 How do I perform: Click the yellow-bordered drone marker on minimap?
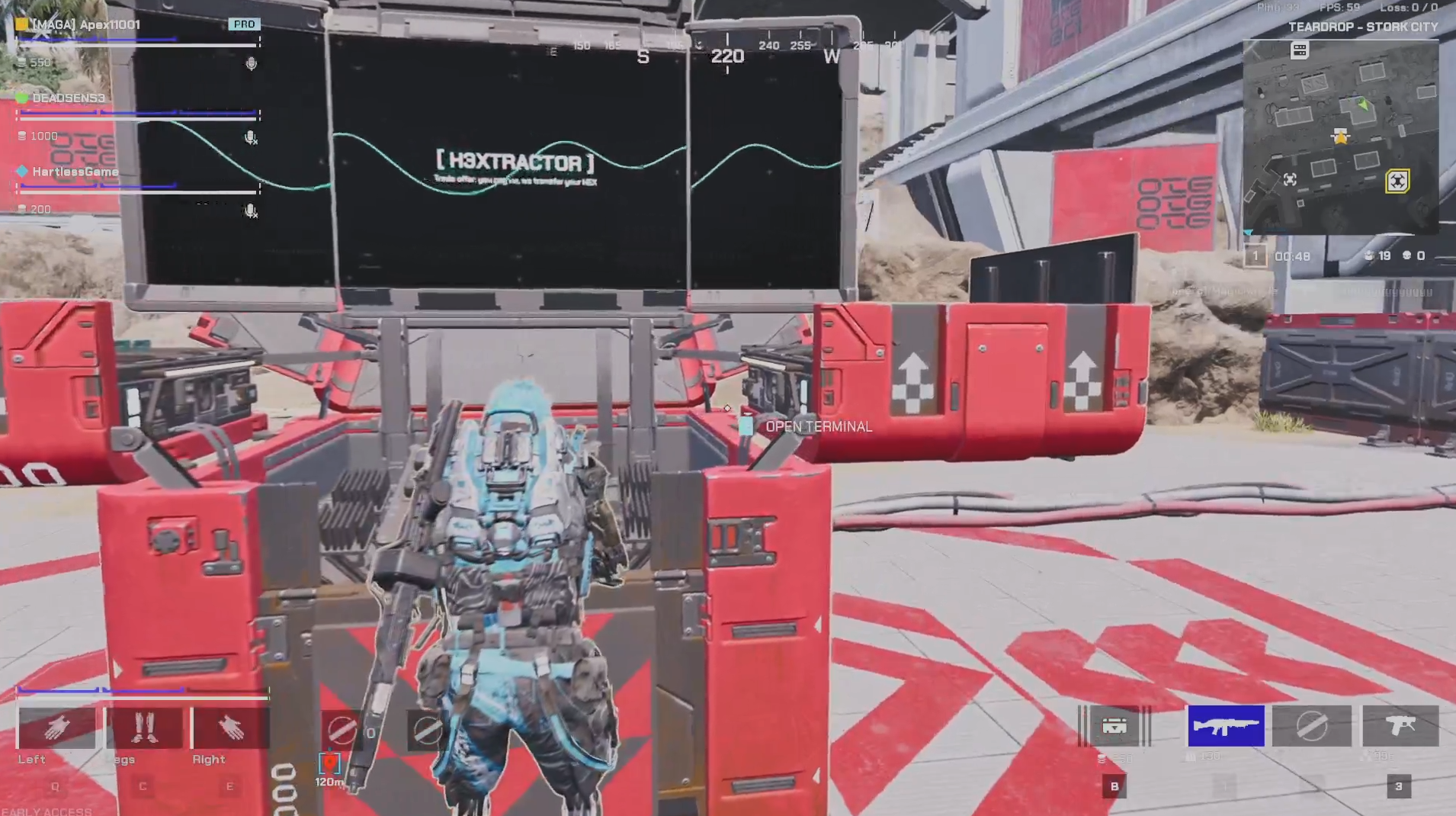1397,181
